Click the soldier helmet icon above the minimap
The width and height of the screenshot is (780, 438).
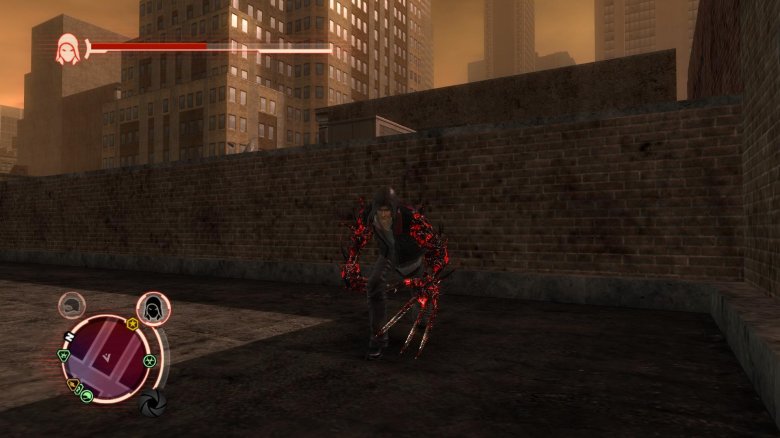click(71, 305)
